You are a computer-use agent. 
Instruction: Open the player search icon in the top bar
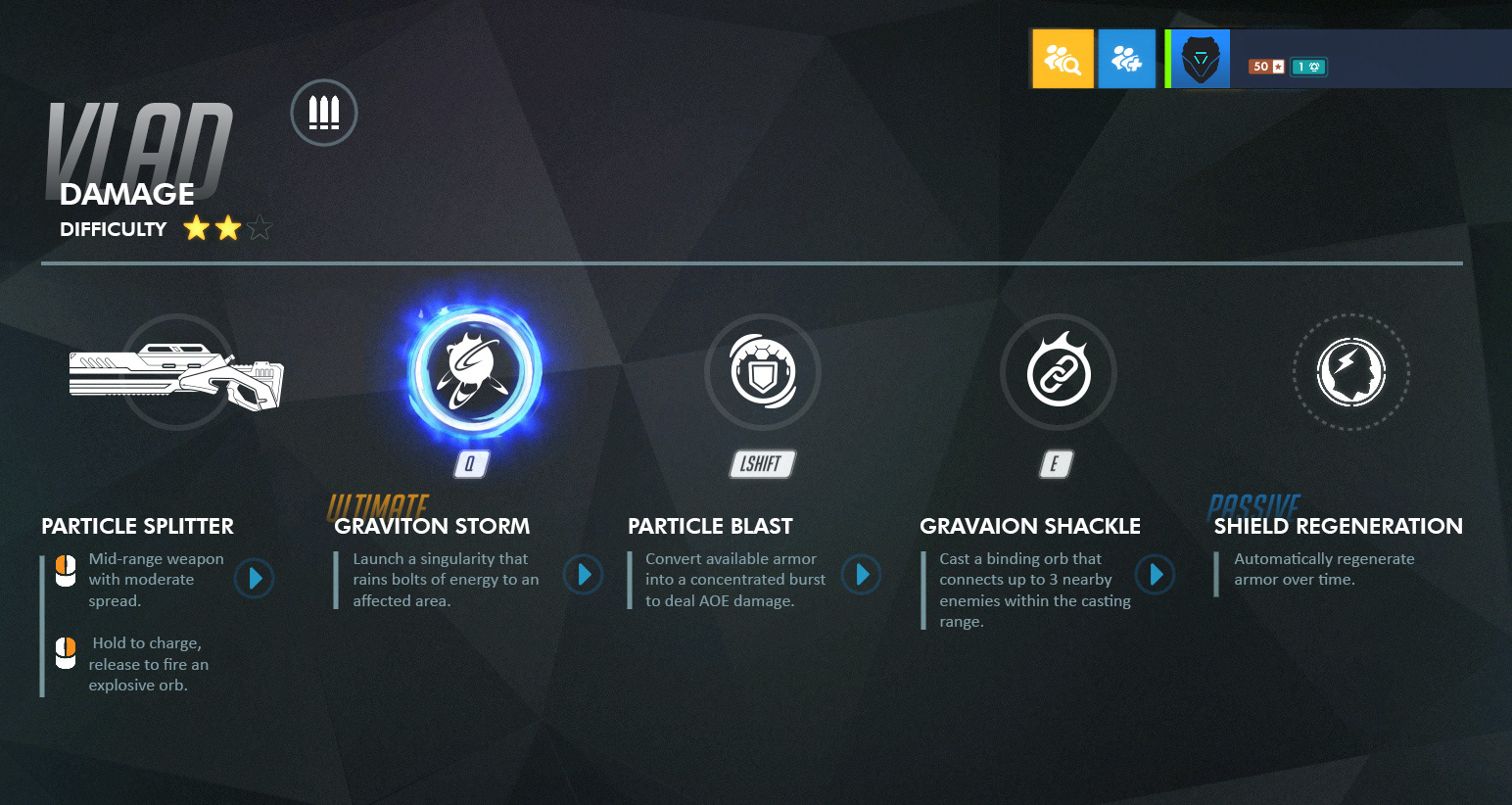pos(1063,58)
